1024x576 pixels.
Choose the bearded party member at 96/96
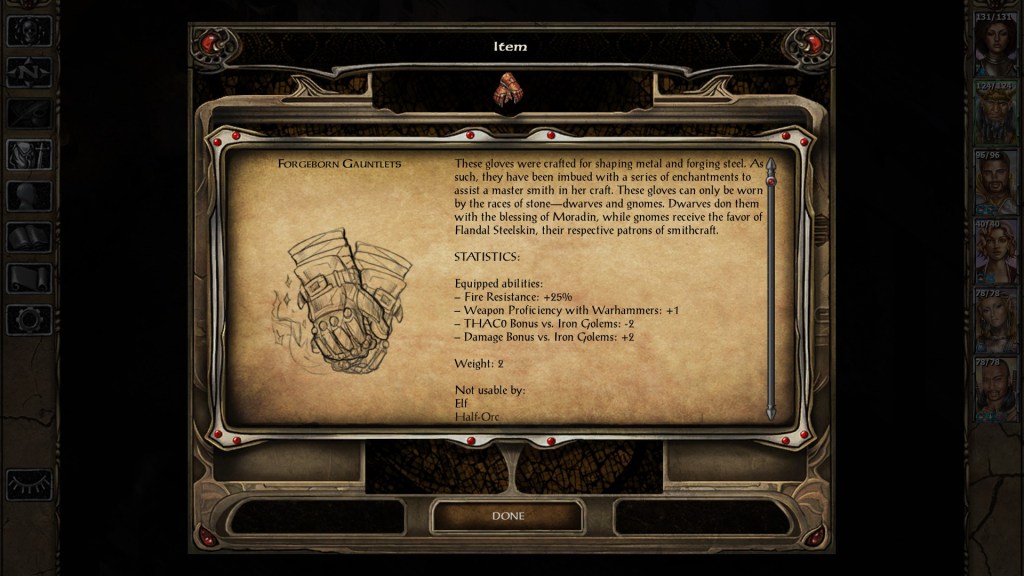[995, 180]
